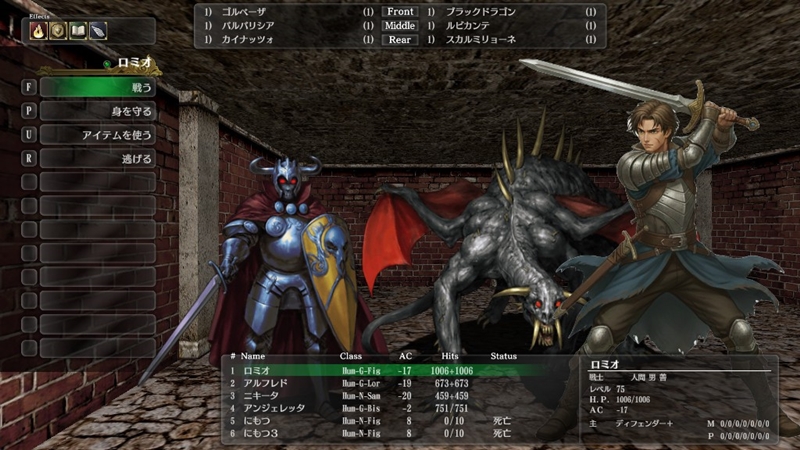
Task: Click the feather effect icon
Action: 96,31
